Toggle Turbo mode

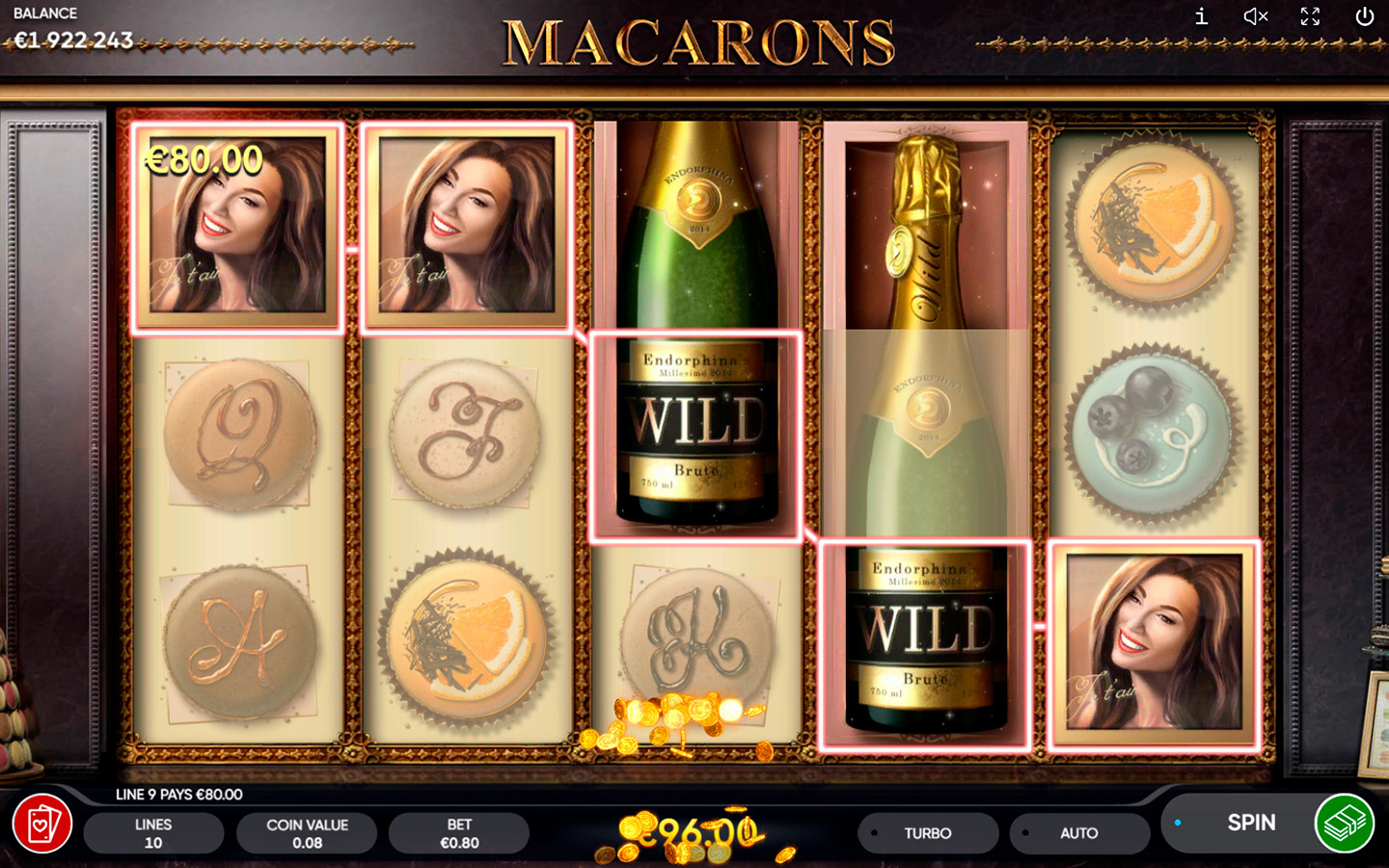pos(927,833)
